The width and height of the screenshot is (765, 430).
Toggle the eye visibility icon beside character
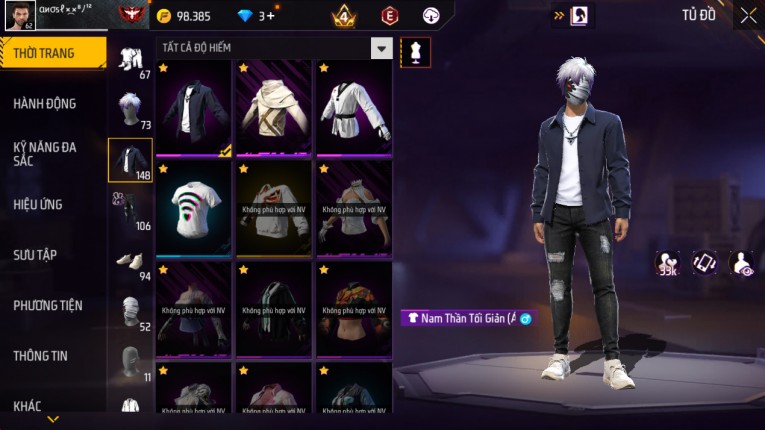pyautogui.click(x=742, y=263)
